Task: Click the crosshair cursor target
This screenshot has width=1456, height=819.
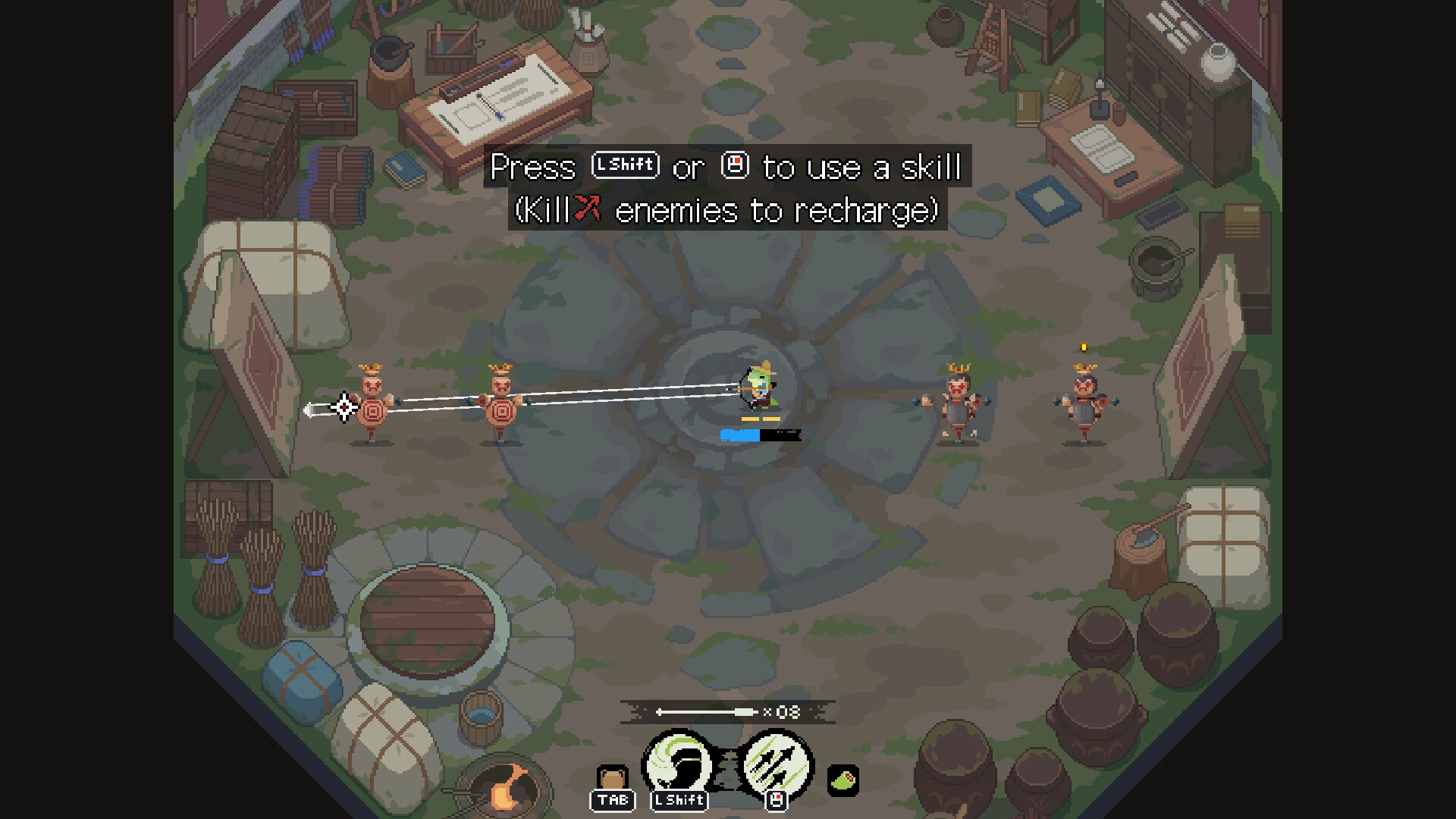Action: 343,408
